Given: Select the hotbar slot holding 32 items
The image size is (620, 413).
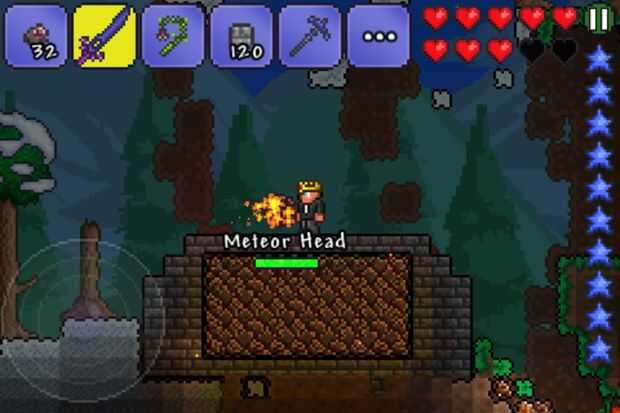Looking at the screenshot, I should click(x=36, y=35).
